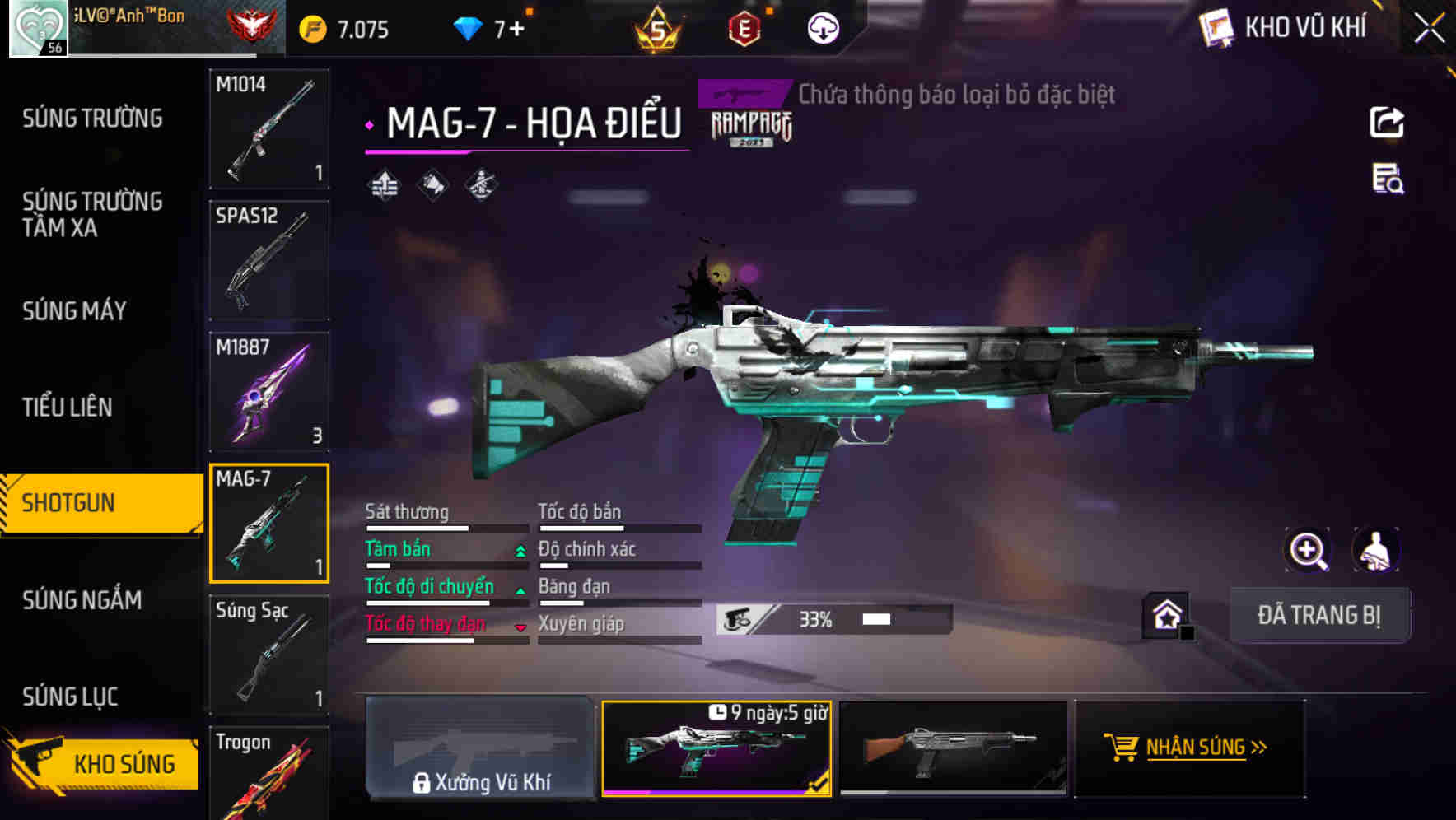This screenshot has width=1456, height=820.
Task: Open the zoom/magnify weapon preview icon
Action: pos(1309,549)
